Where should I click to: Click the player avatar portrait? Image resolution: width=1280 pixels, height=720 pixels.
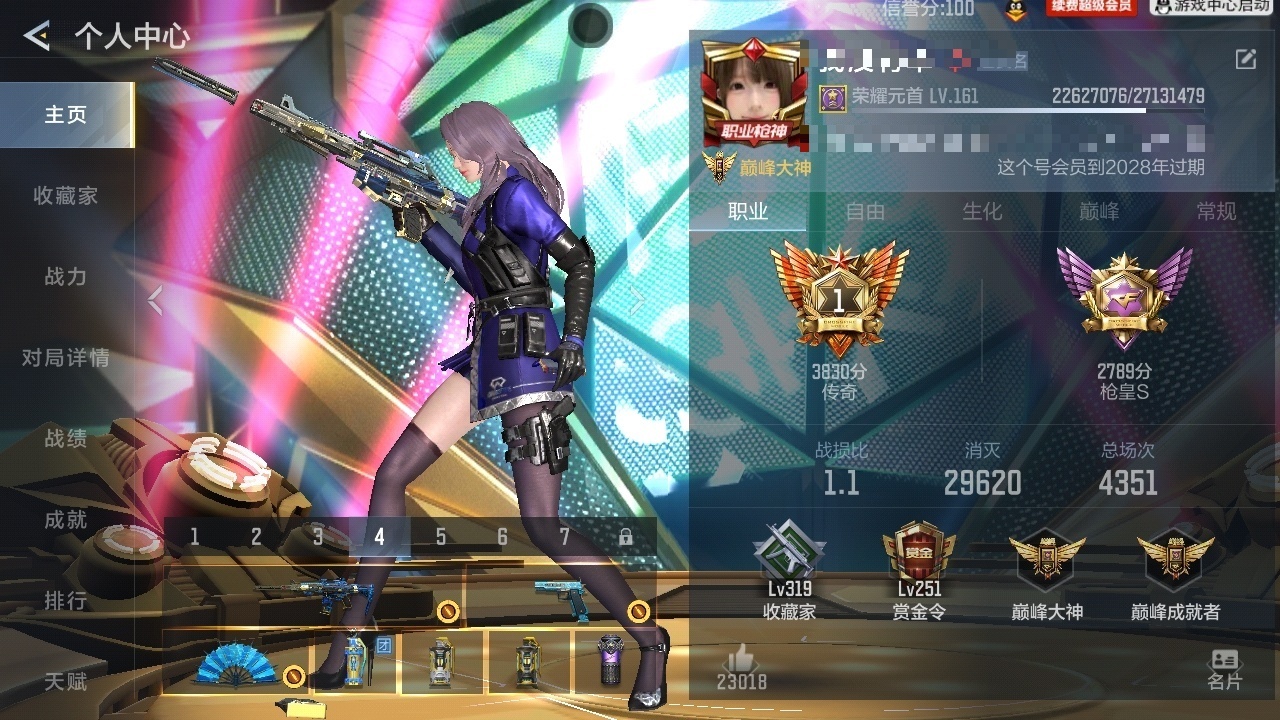pyautogui.click(x=754, y=95)
